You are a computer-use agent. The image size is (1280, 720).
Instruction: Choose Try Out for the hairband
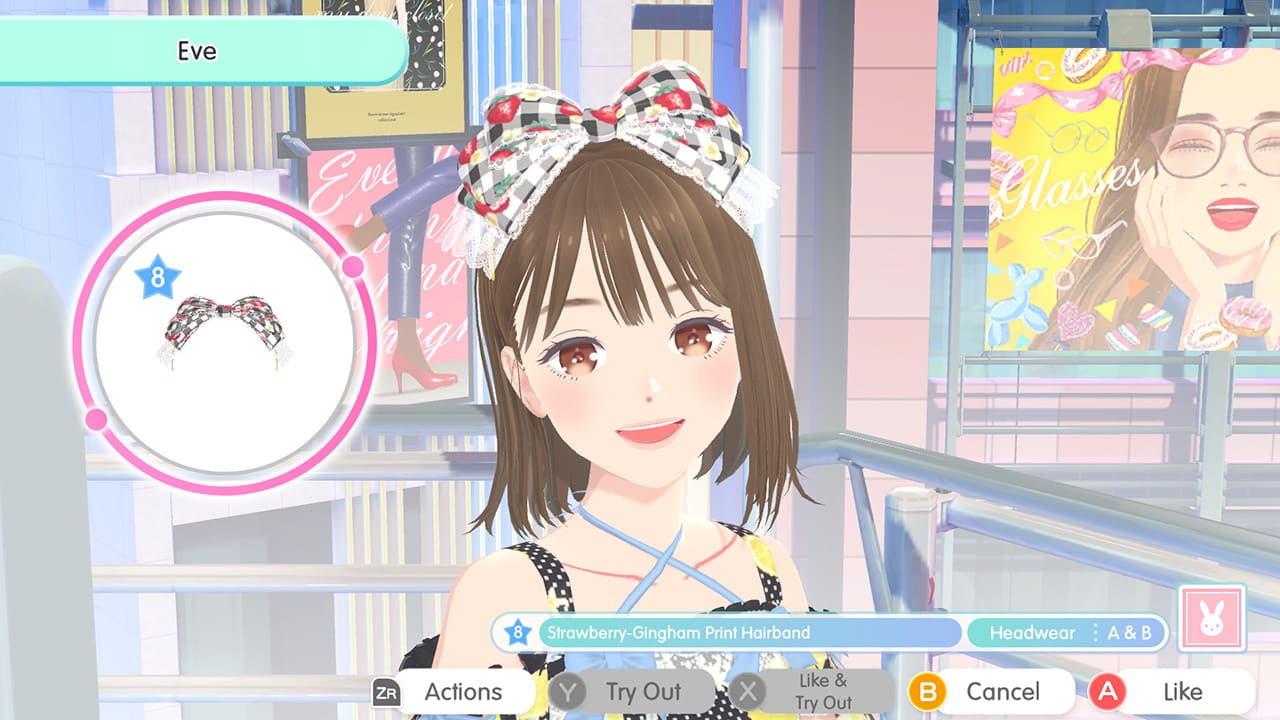642,691
